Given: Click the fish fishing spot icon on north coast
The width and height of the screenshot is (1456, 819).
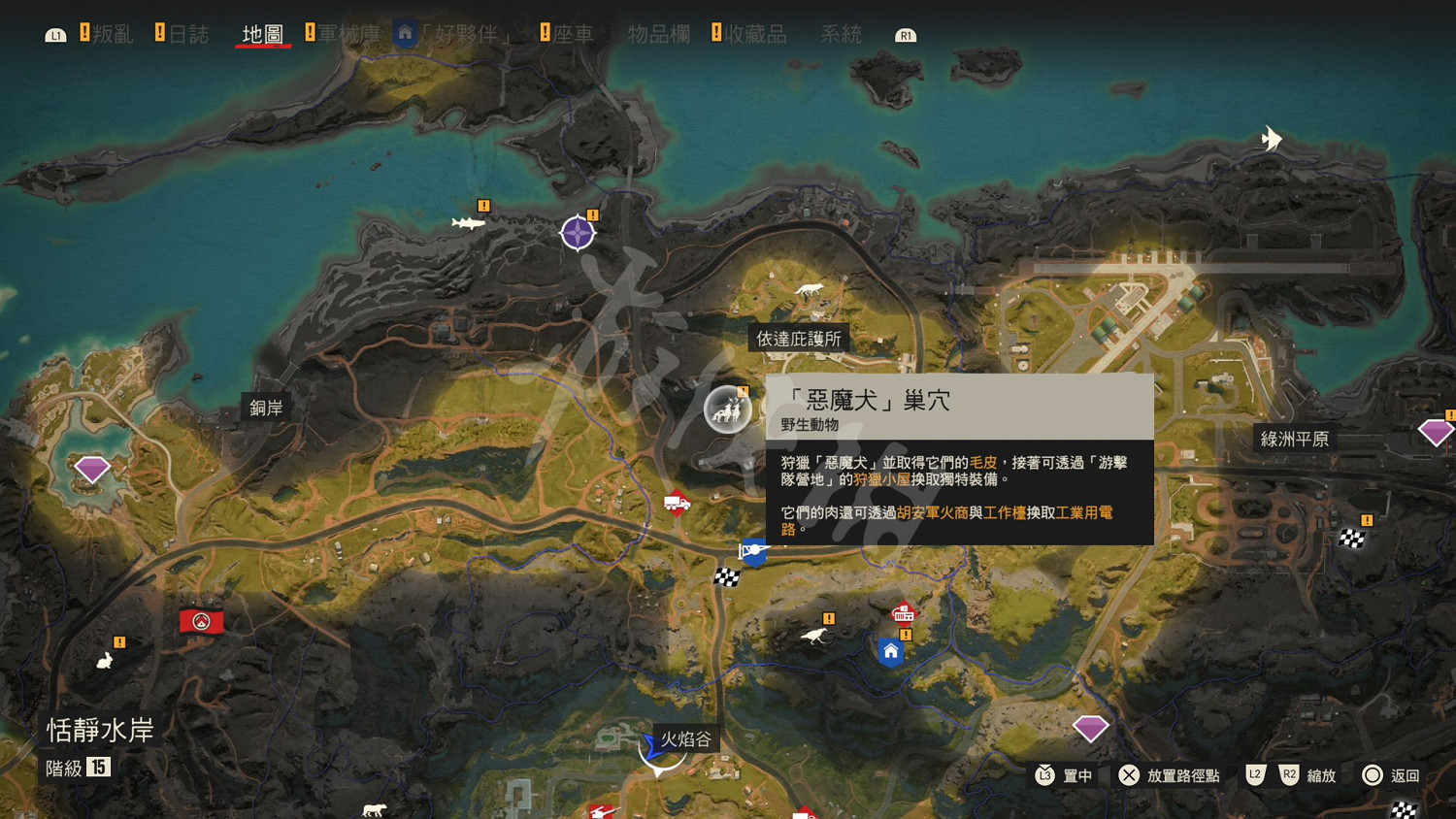Looking at the screenshot, I should click(466, 221).
